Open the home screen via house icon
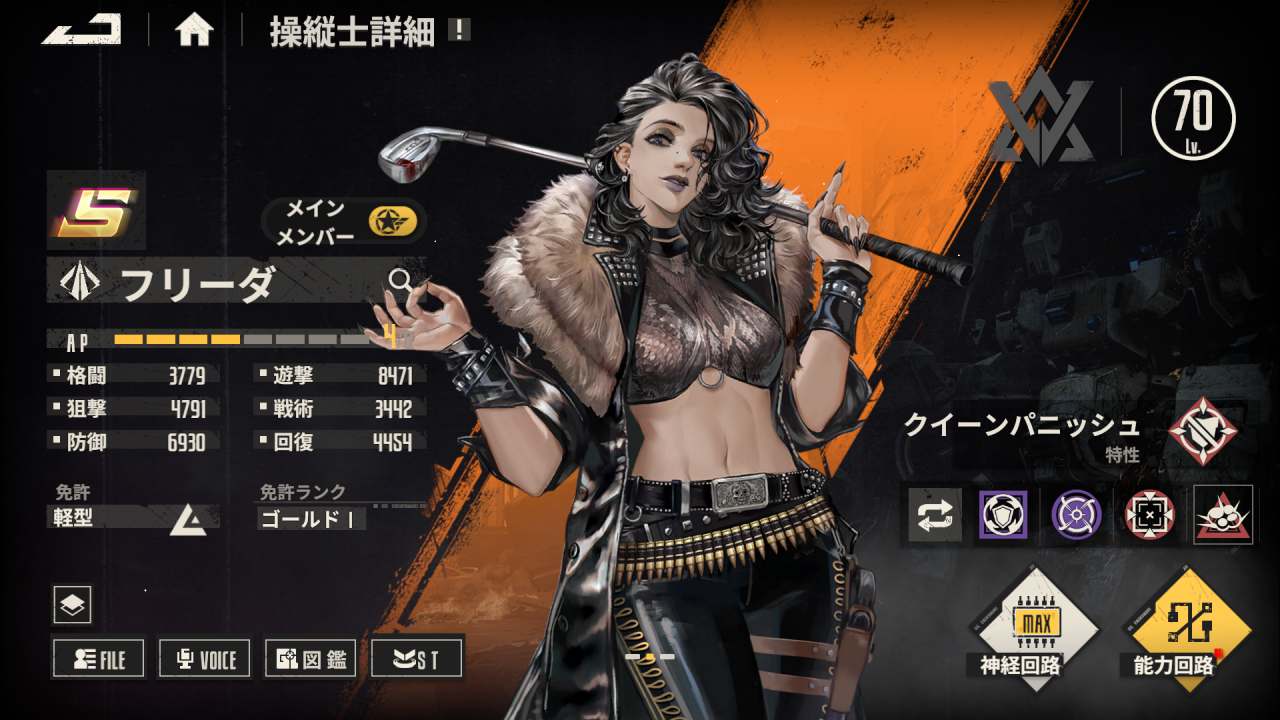This screenshot has height=720, width=1280. pos(194,31)
